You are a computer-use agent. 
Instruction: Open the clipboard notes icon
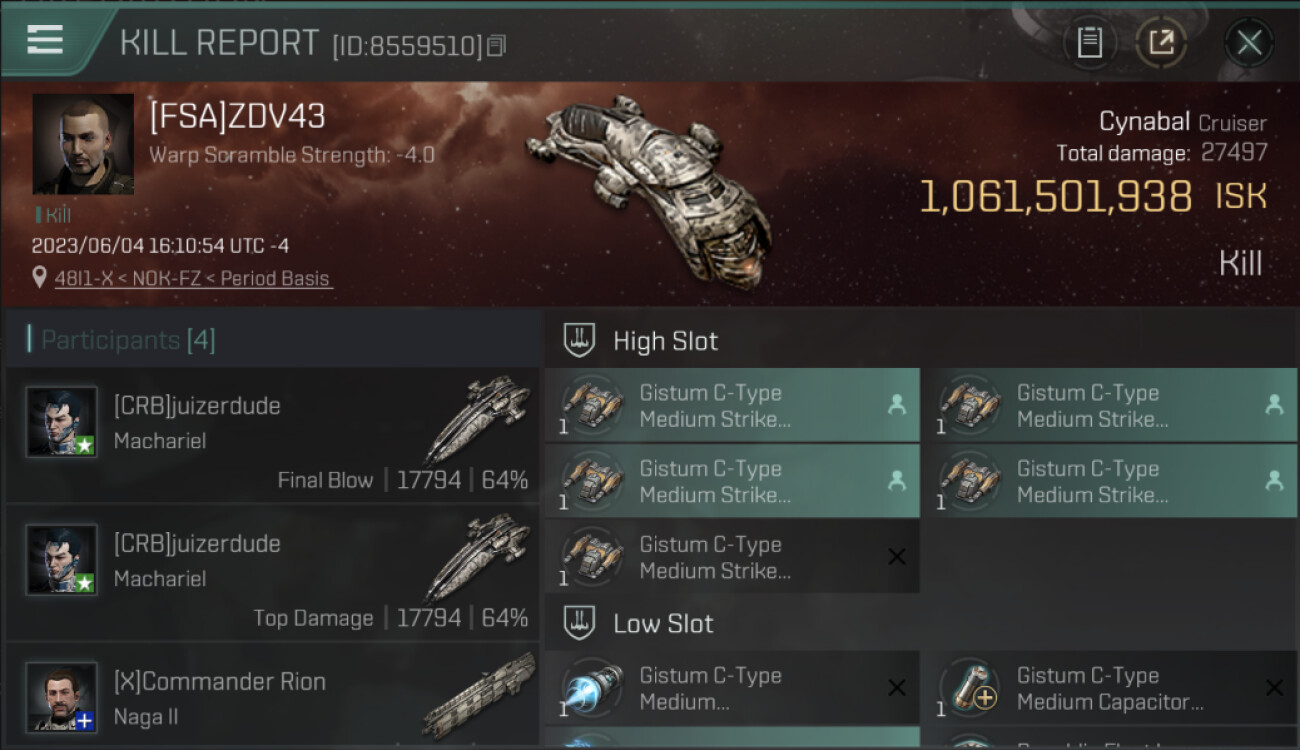[1089, 42]
